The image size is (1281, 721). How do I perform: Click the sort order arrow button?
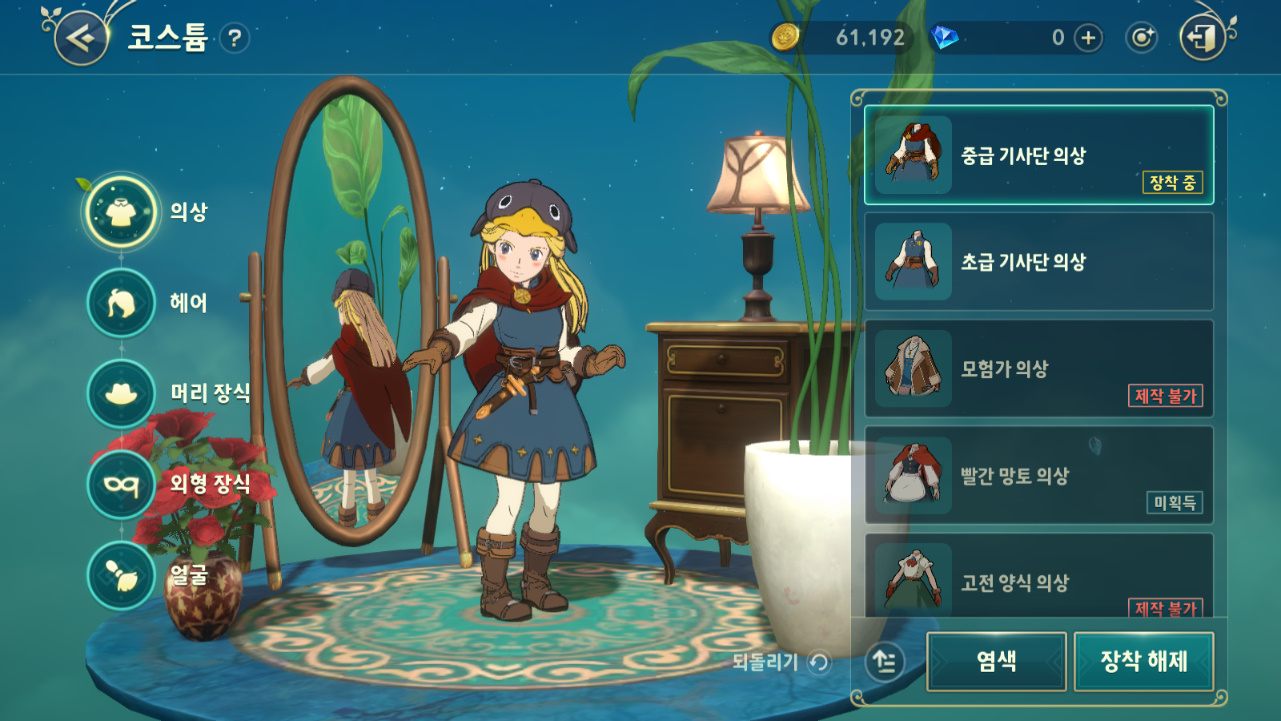click(885, 661)
